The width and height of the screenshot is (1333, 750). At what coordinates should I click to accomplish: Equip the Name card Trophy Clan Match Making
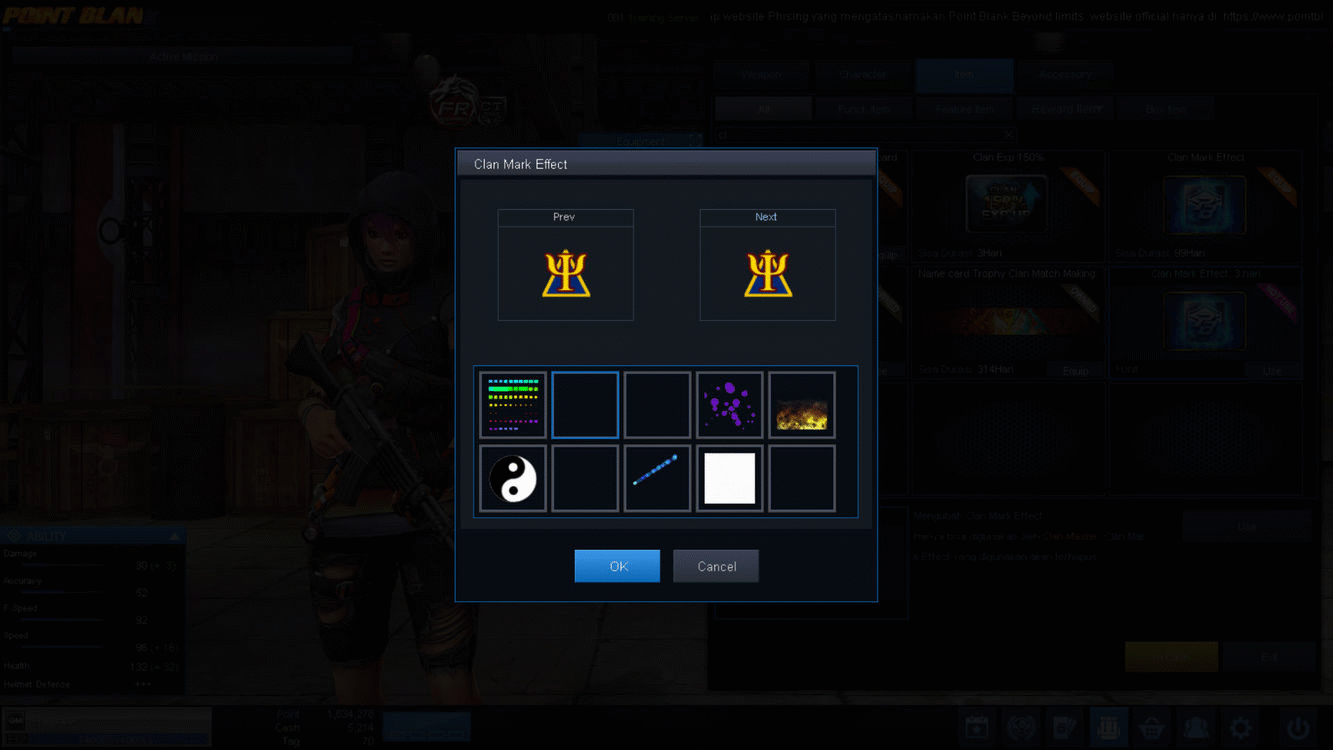point(1075,370)
